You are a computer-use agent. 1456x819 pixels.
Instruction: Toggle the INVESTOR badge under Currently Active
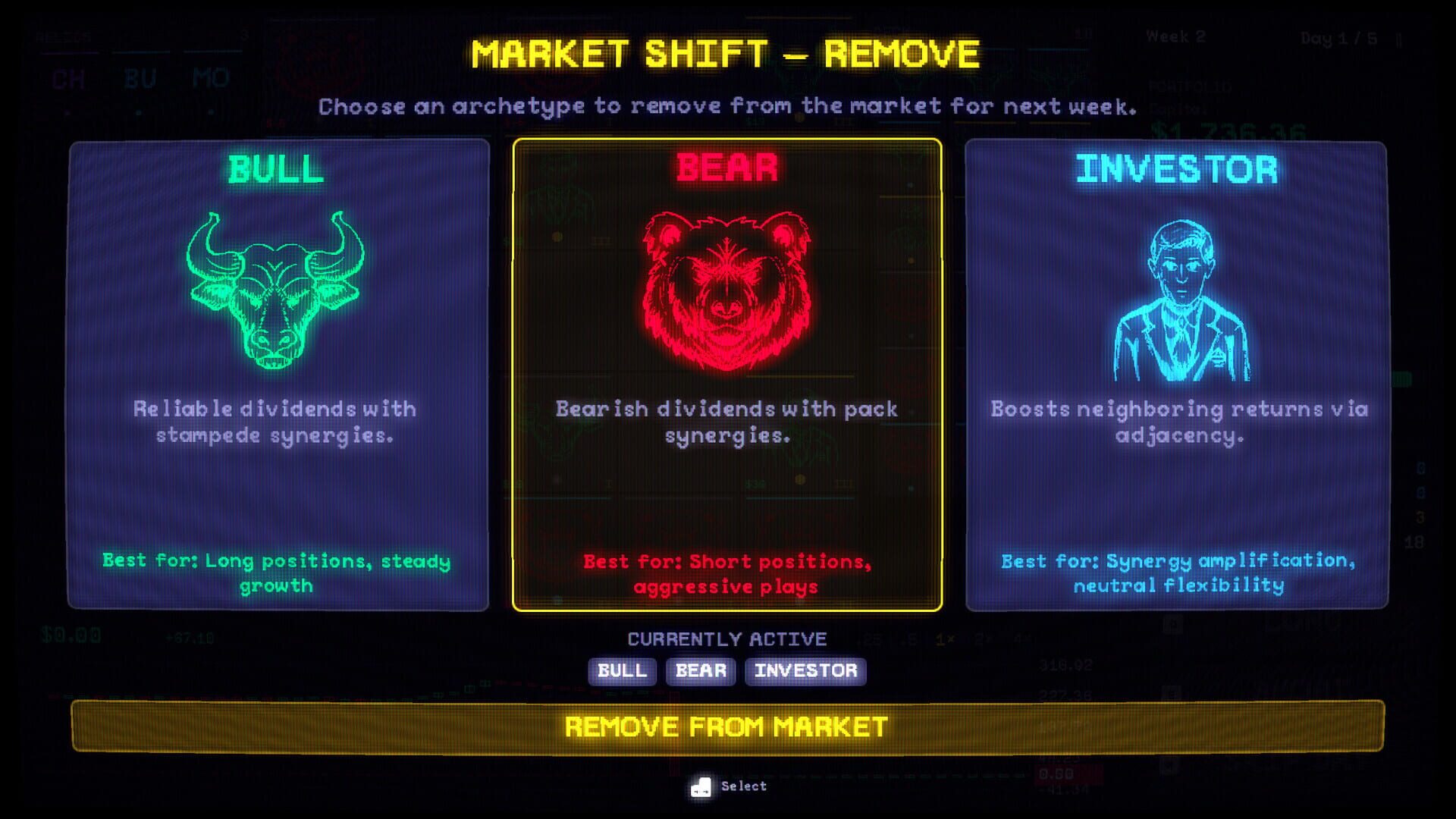click(805, 671)
